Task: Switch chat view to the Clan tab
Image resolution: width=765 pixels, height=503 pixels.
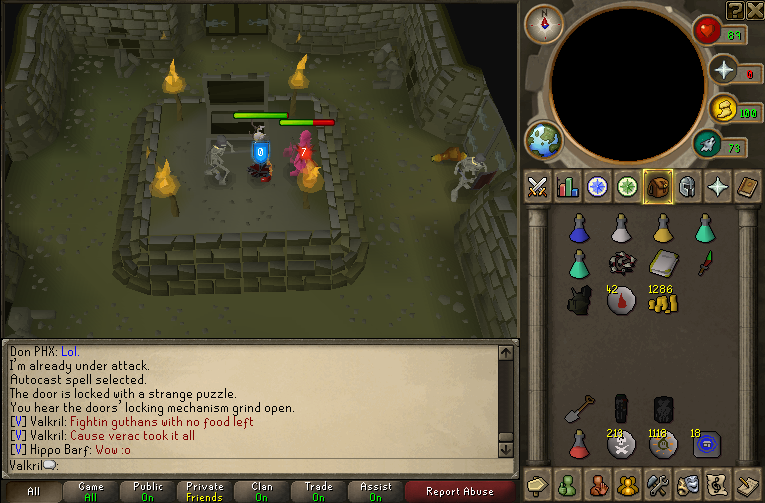Action: [x=262, y=491]
